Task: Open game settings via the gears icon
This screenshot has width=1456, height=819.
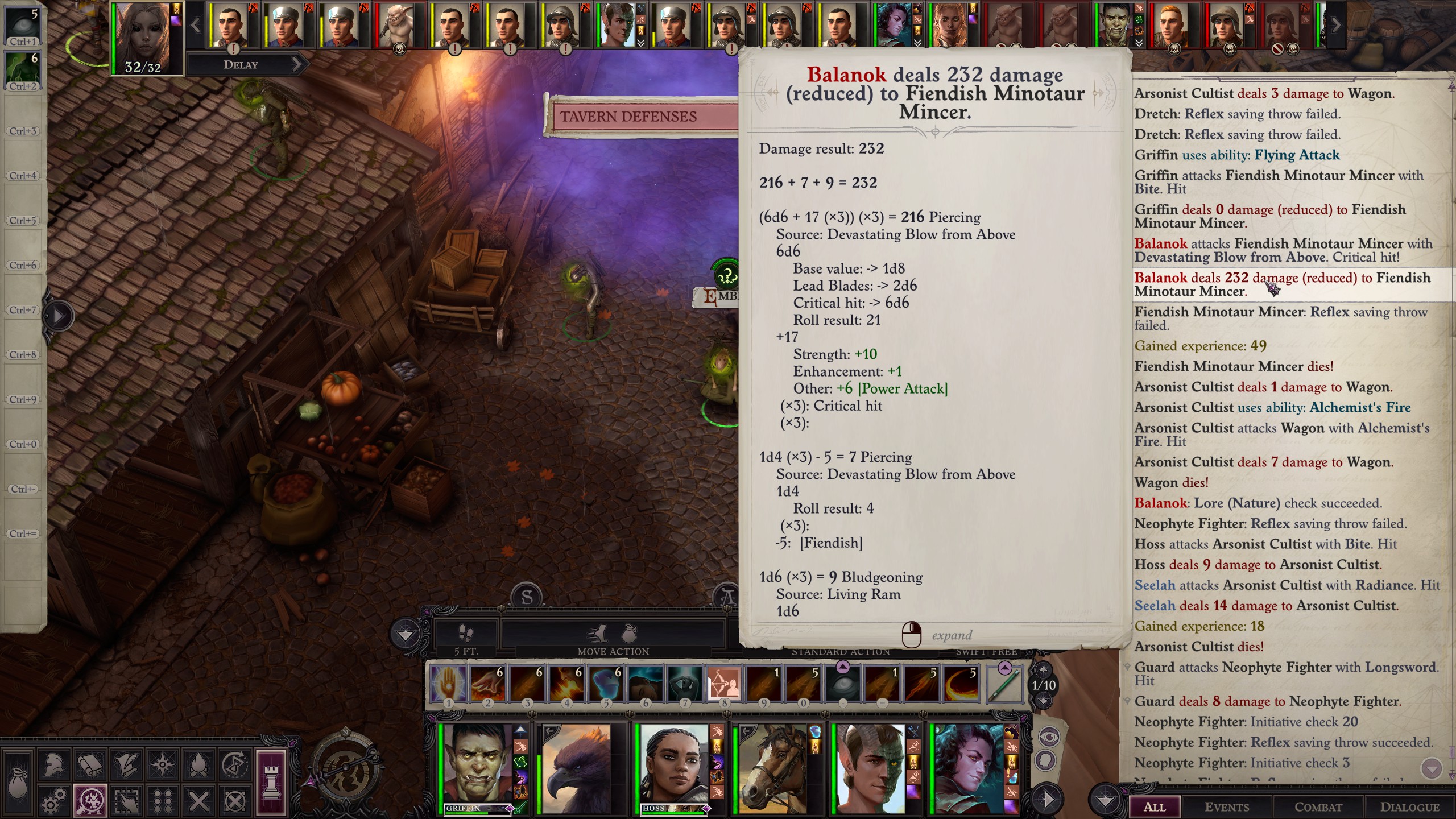Action: (x=54, y=800)
